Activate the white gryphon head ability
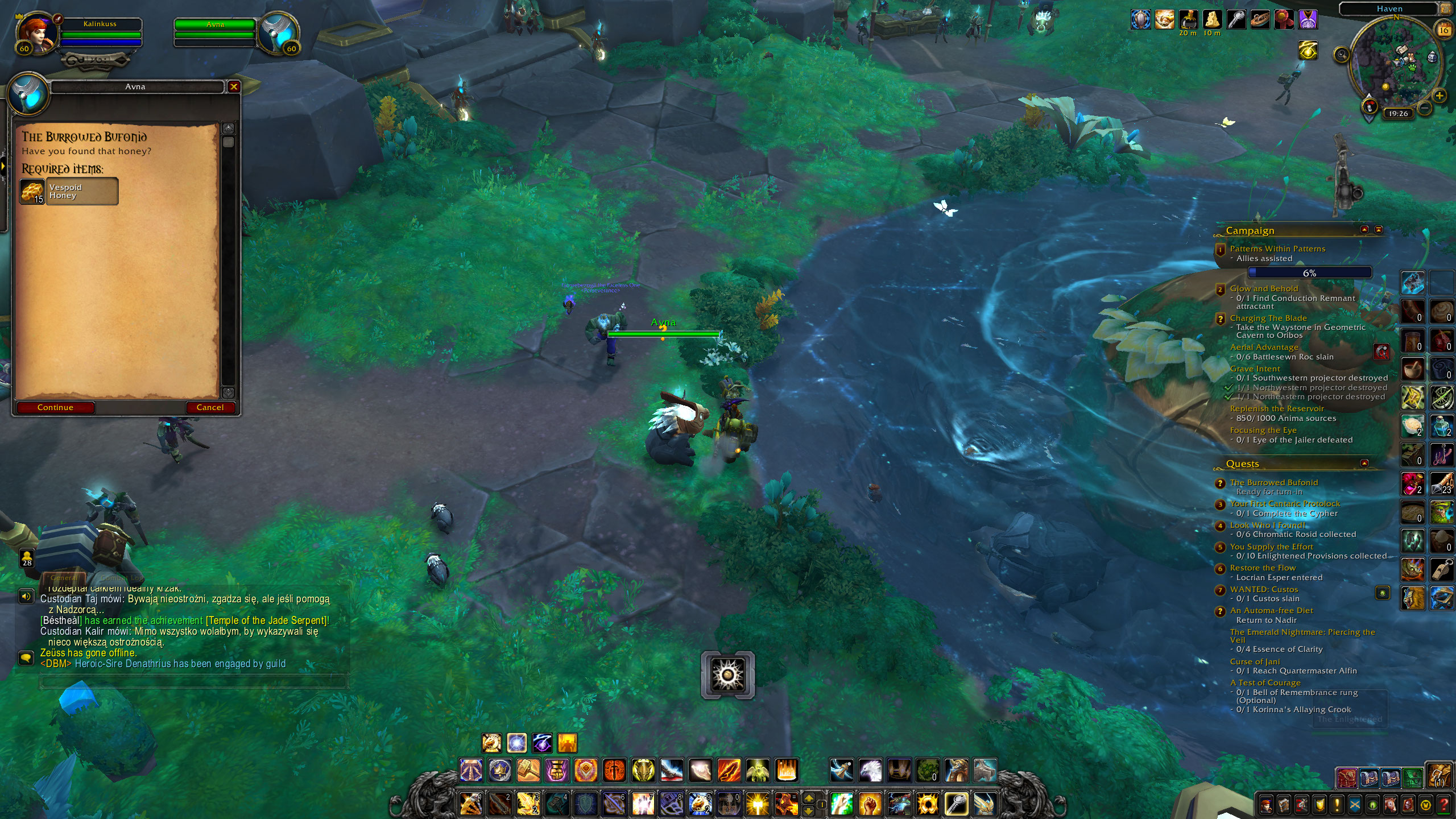Image resolution: width=1456 pixels, height=819 pixels. [870, 771]
